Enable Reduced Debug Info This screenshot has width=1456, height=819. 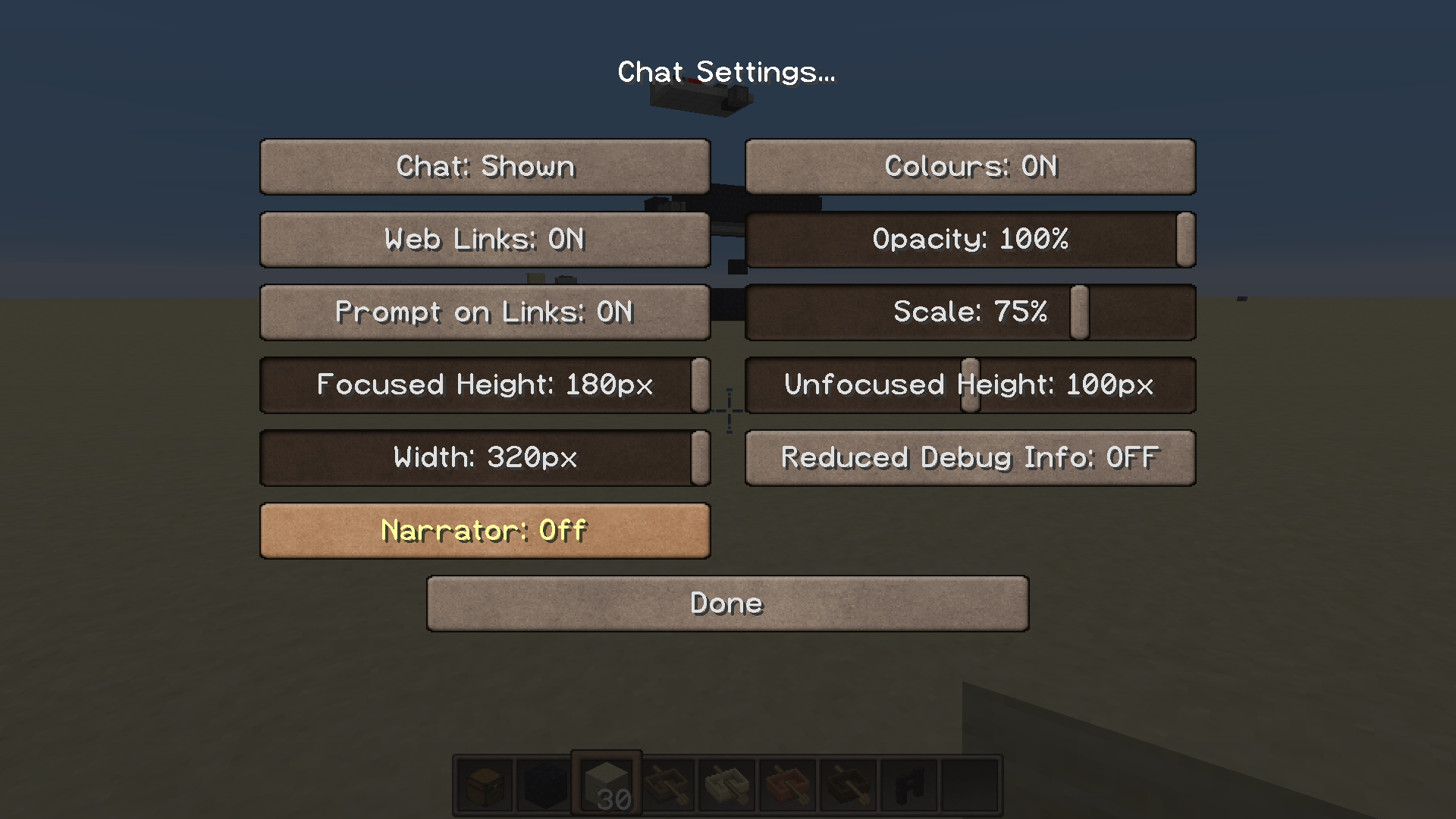(x=969, y=457)
